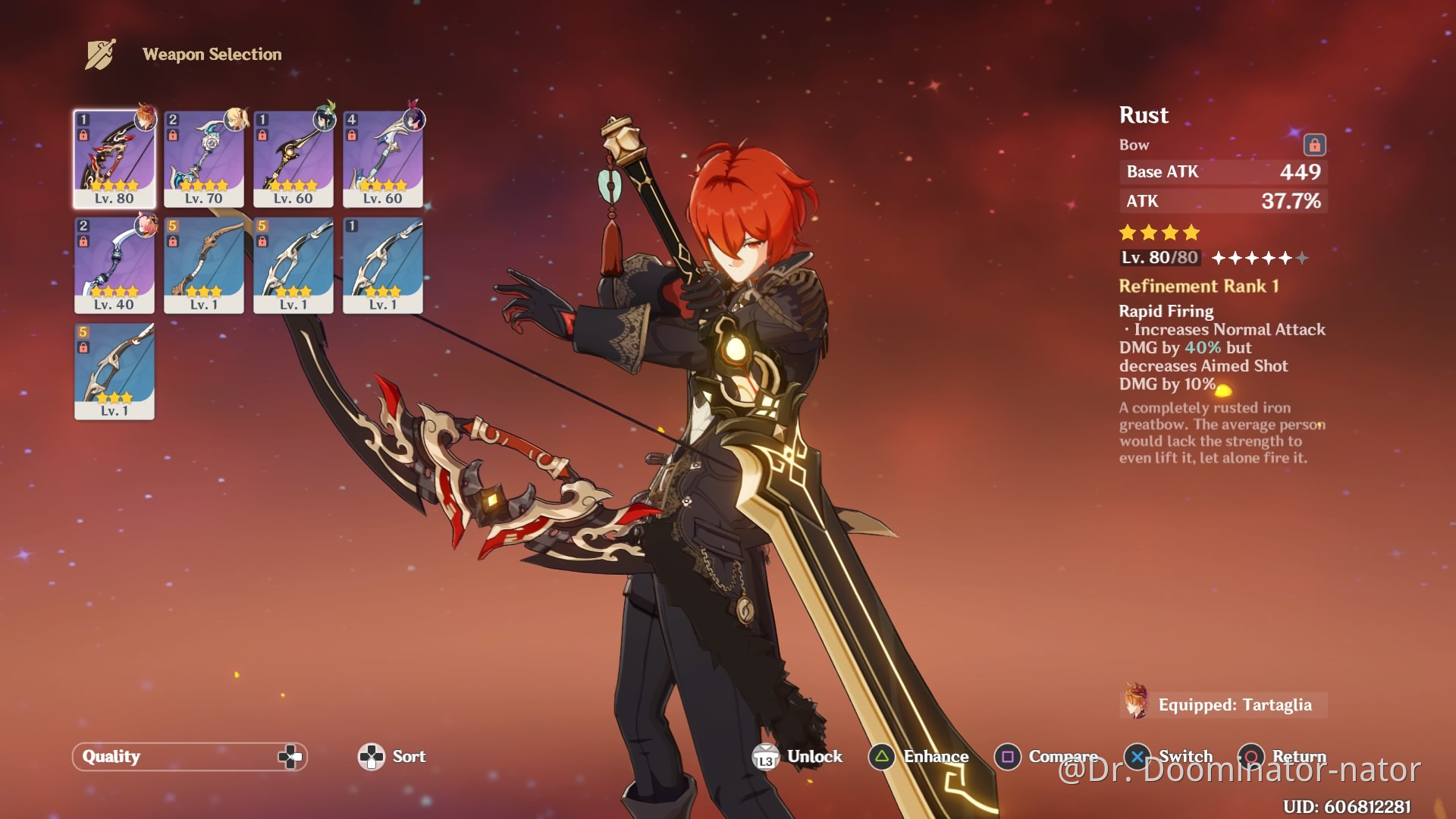Select the Lv. 80 Rust bow card
Viewport: 1456px width, 819px height.
pos(115,158)
